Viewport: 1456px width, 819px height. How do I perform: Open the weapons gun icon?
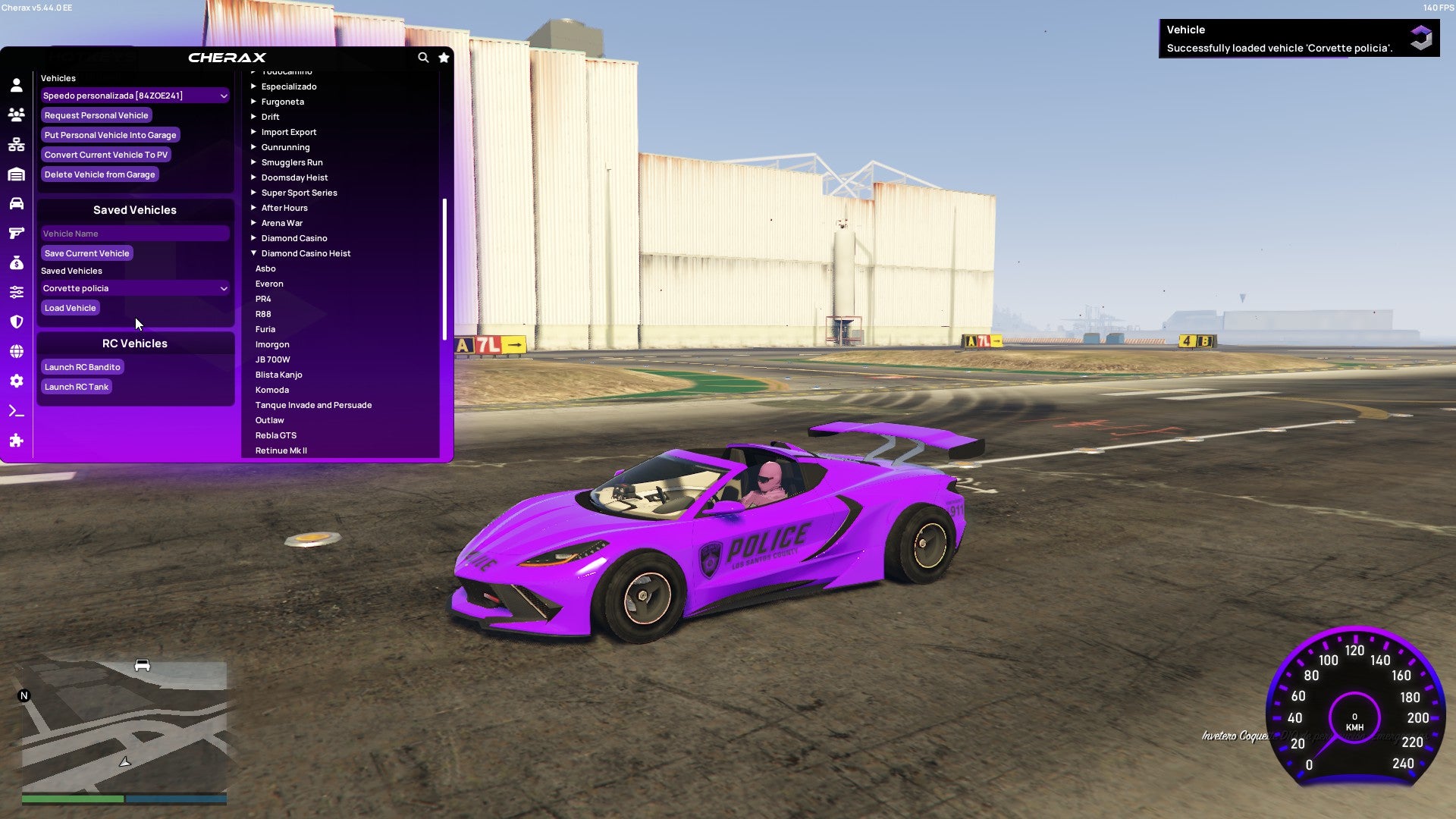click(16, 233)
